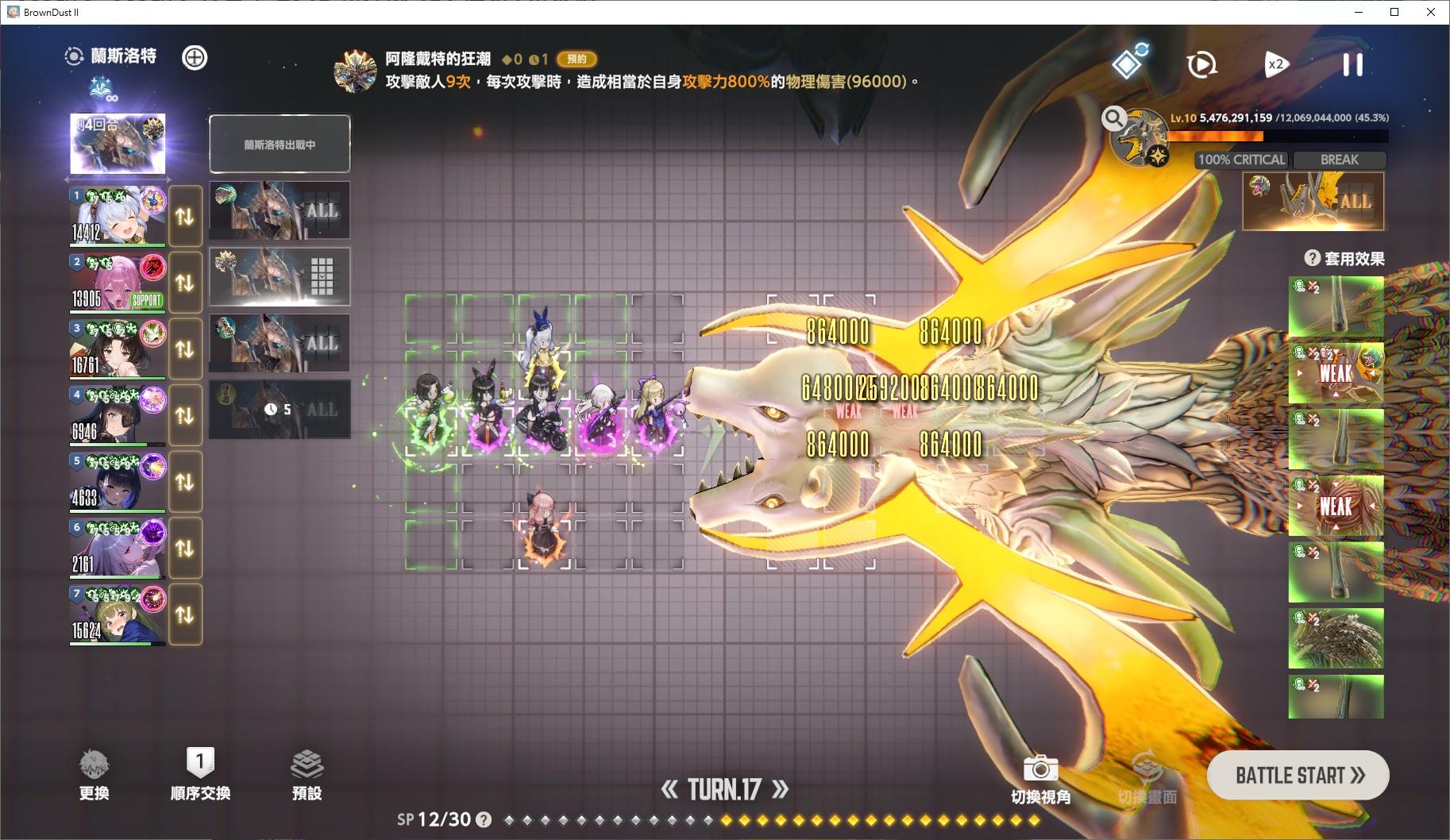Toggle the auto-battle repeat icon

(x=1201, y=64)
